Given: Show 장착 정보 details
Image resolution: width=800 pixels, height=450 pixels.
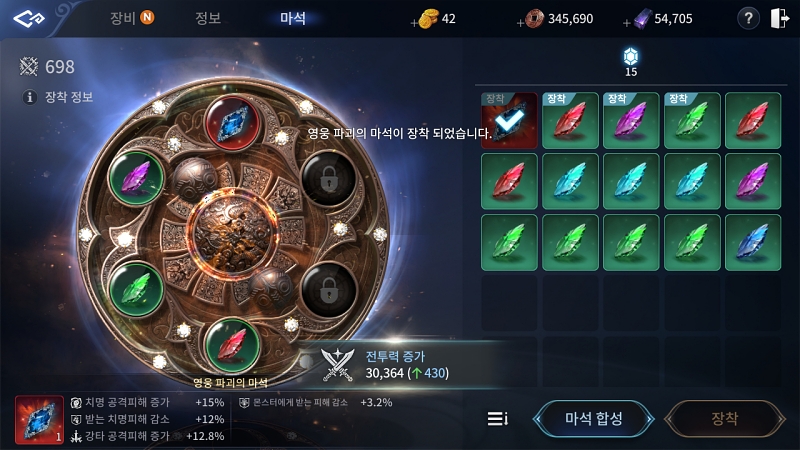Looking at the screenshot, I should (x=60, y=97).
